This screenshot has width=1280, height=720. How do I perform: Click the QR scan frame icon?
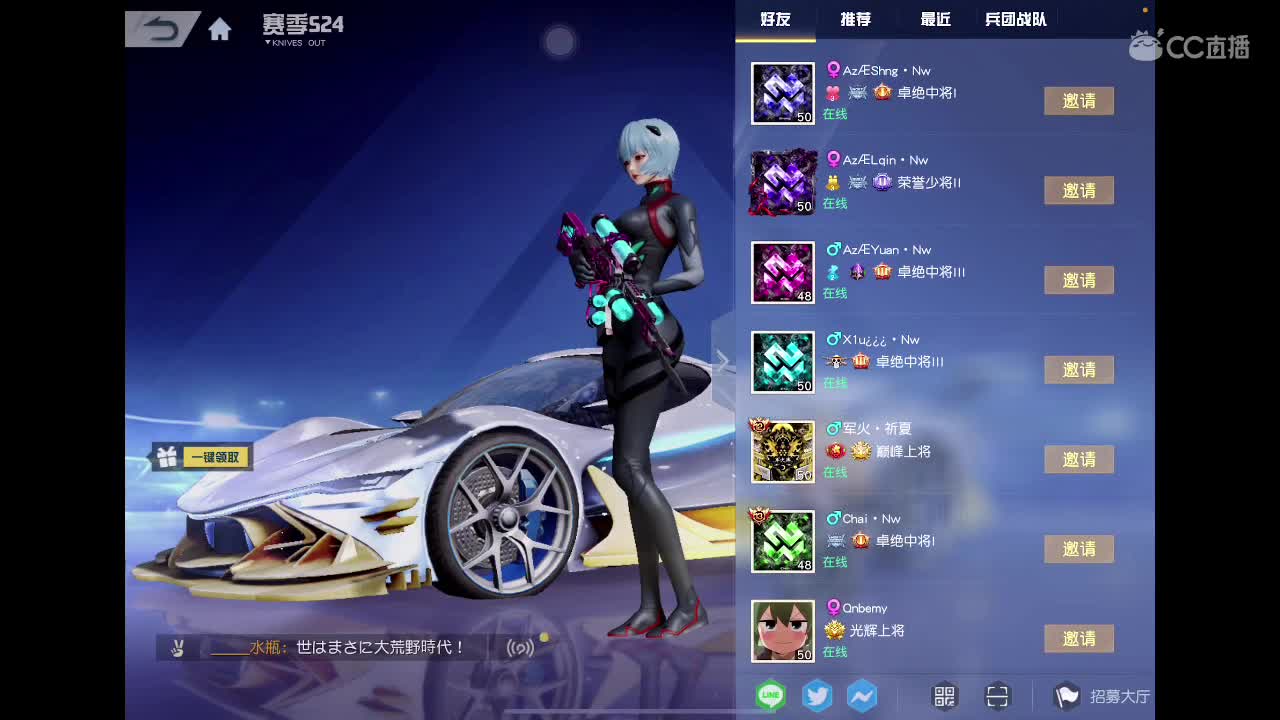pos(997,696)
